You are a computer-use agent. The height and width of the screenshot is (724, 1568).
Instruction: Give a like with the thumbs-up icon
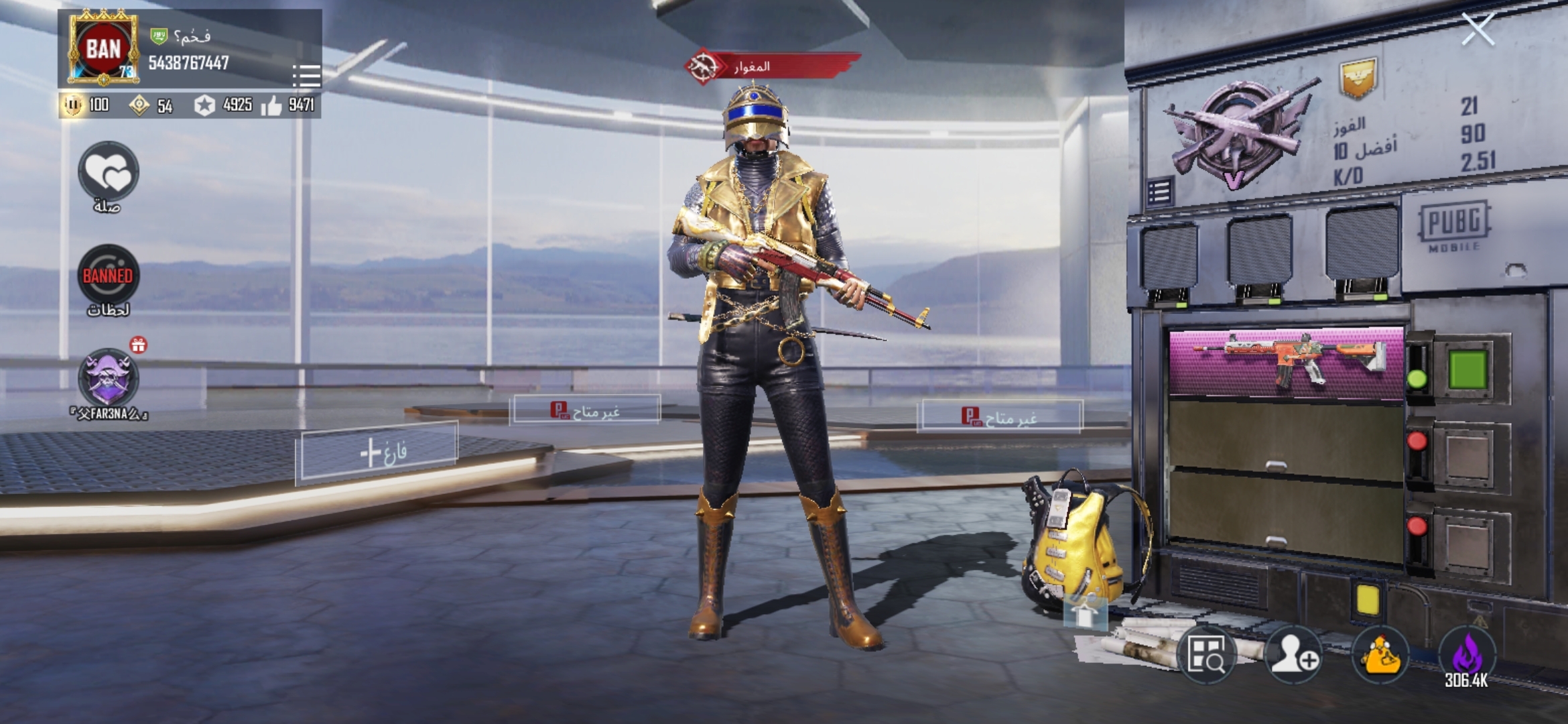click(271, 105)
